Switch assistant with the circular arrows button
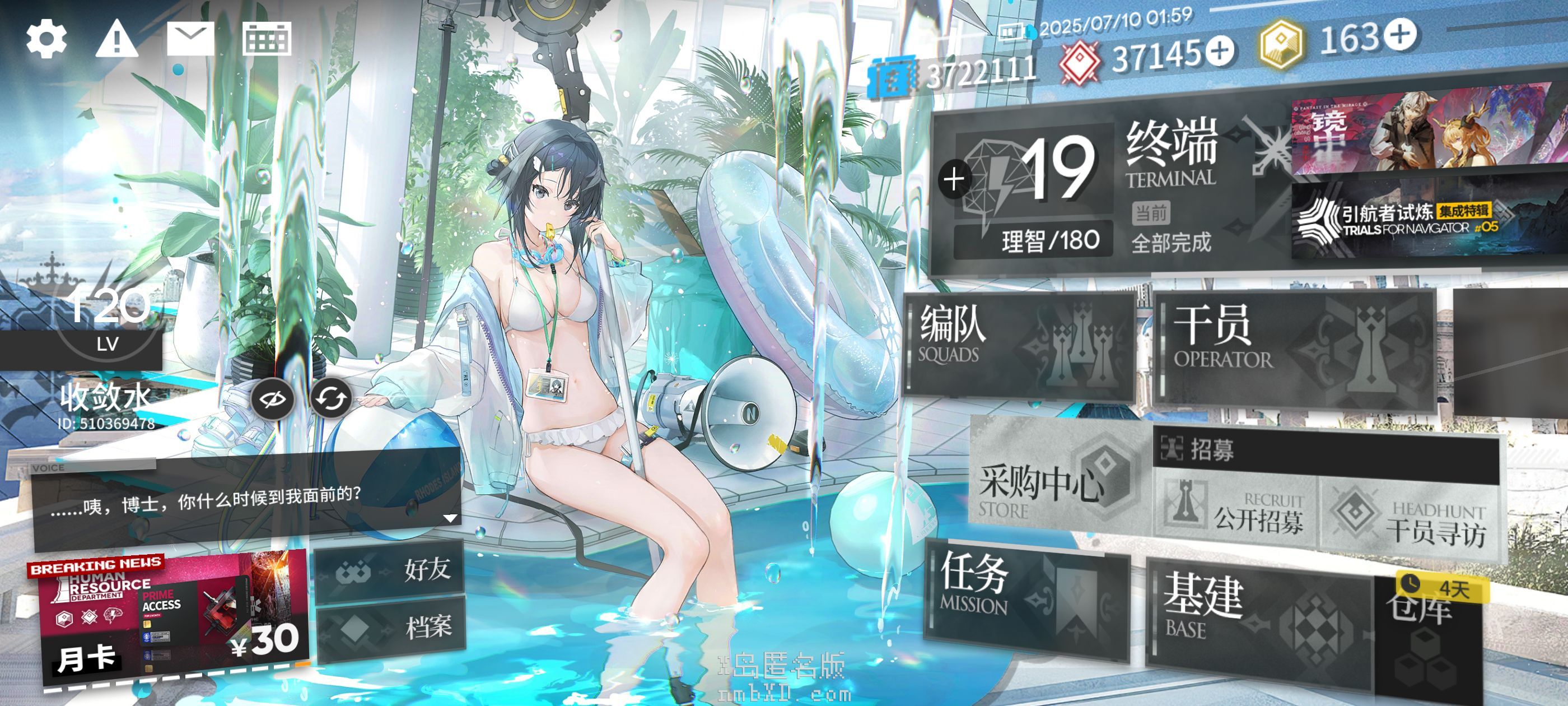 tap(331, 399)
